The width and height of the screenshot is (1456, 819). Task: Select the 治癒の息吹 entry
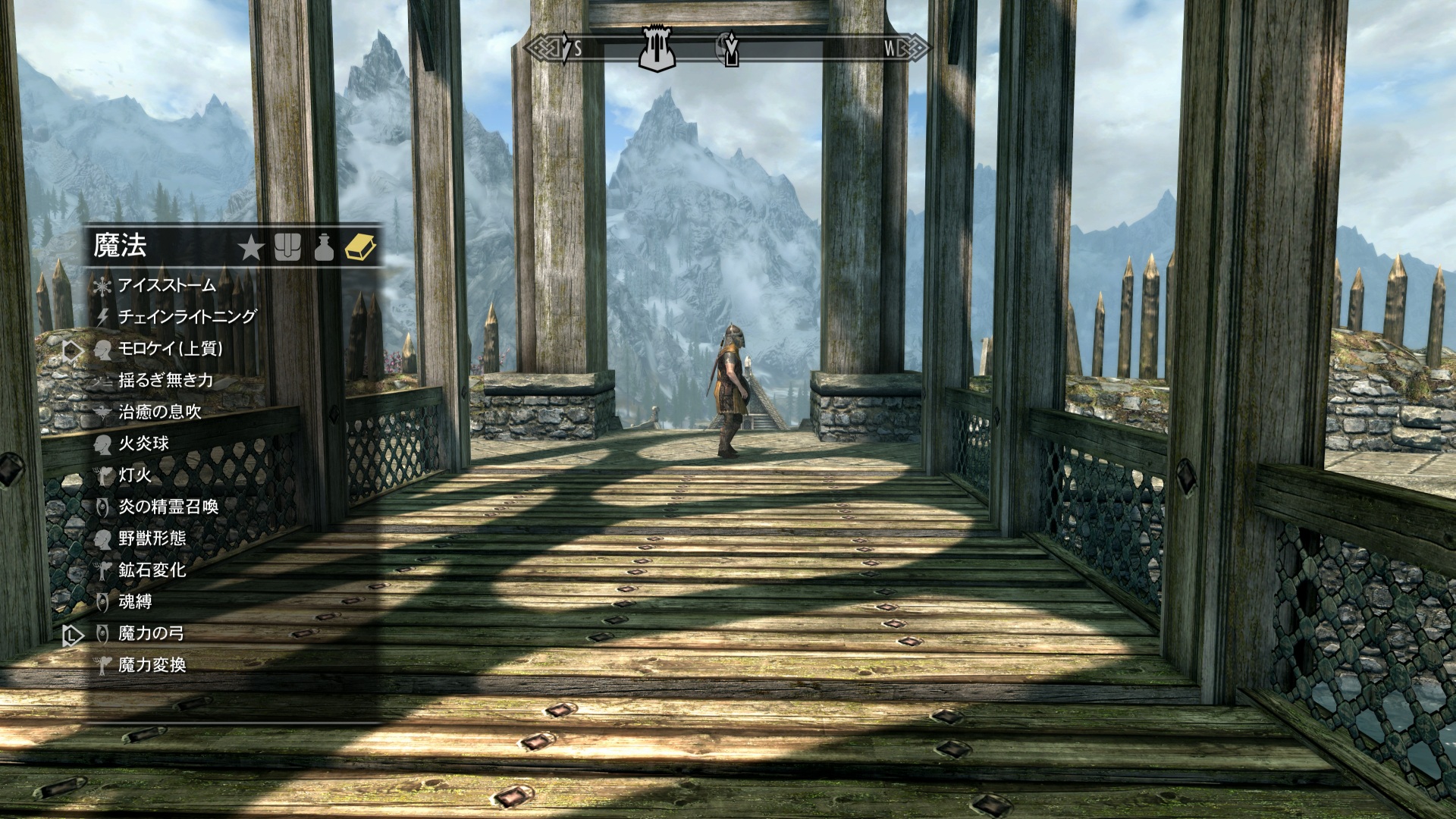[159, 412]
